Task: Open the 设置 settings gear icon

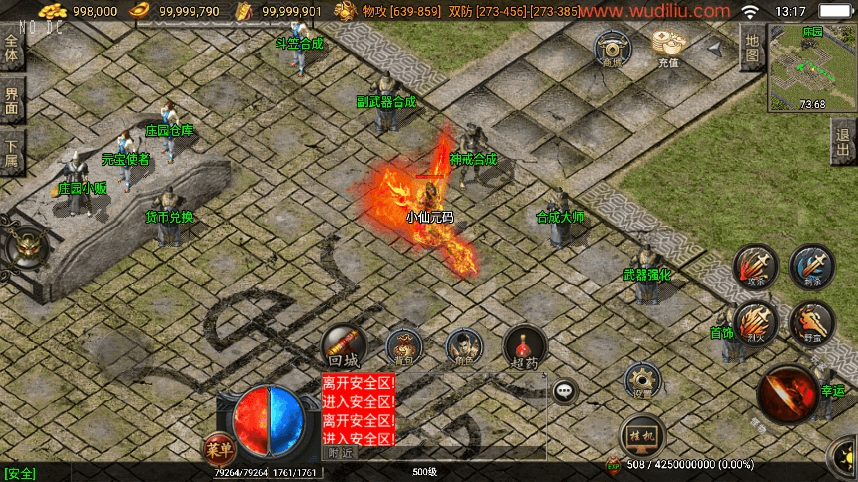Action: (642, 382)
